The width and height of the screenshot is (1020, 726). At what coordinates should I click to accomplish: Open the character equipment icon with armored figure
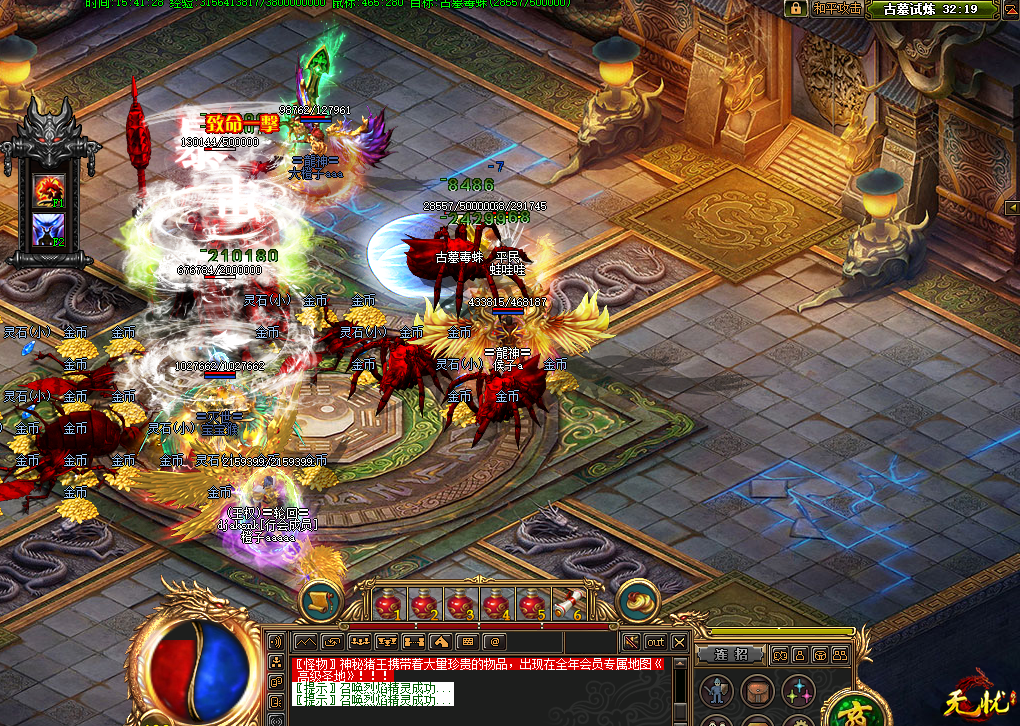point(716,691)
